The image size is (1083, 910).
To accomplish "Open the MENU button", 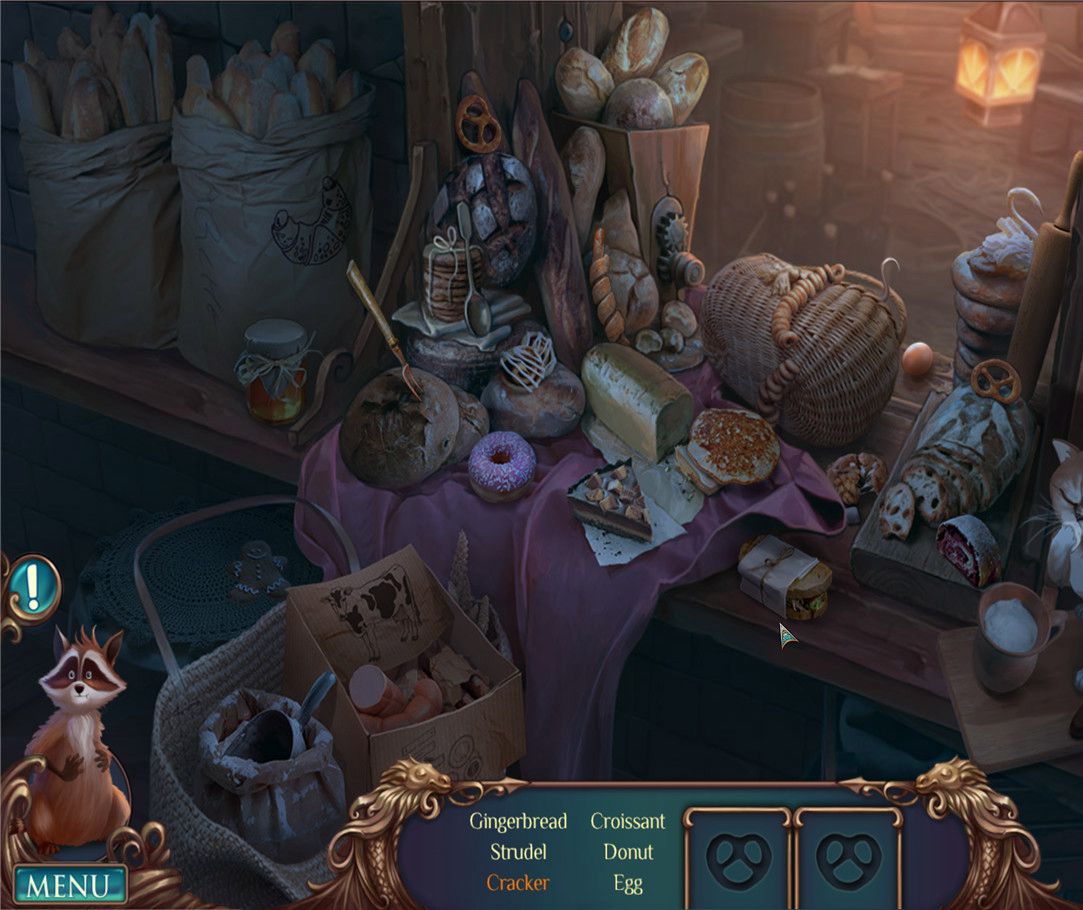I will pos(70,886).
